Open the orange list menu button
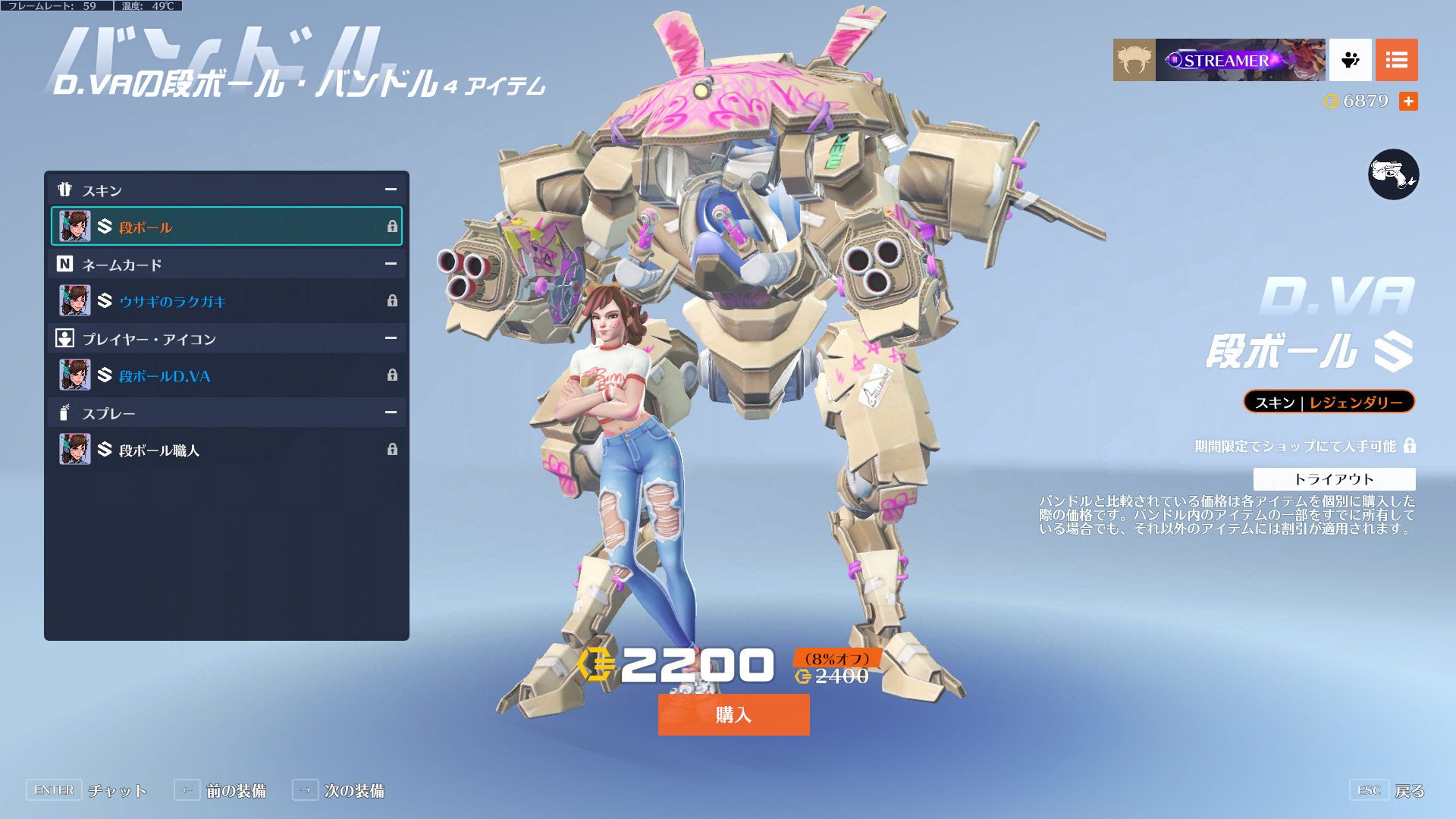 pos(1396,60)
